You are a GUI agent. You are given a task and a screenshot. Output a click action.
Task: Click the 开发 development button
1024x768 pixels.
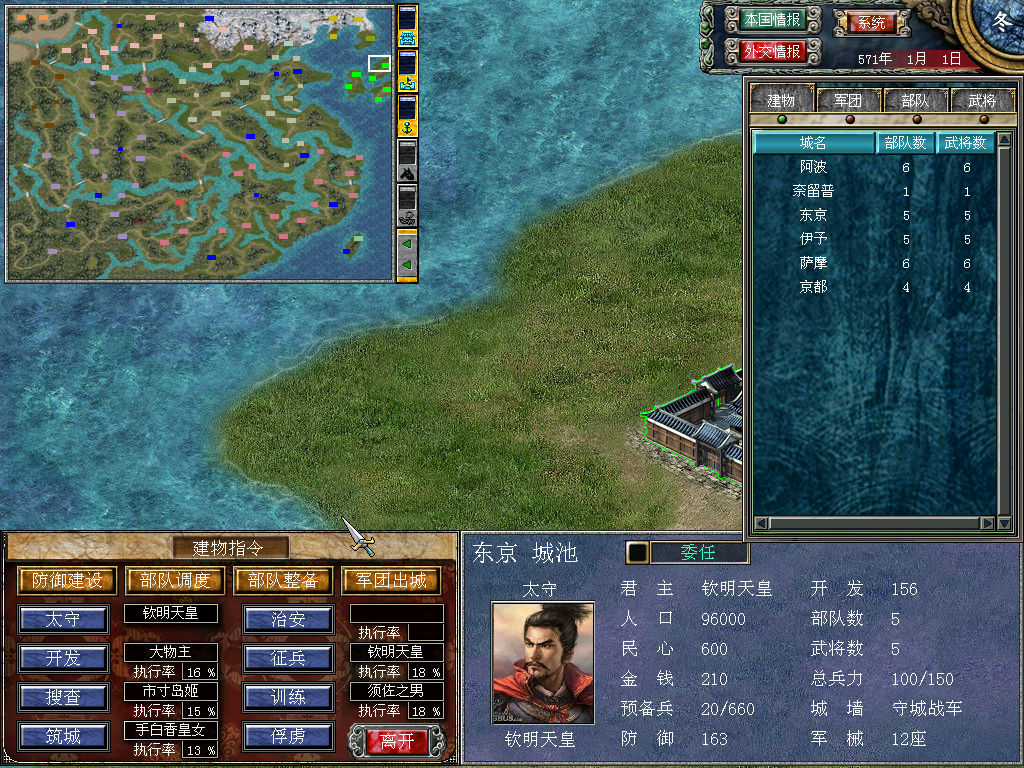click(x=63, y=658)
